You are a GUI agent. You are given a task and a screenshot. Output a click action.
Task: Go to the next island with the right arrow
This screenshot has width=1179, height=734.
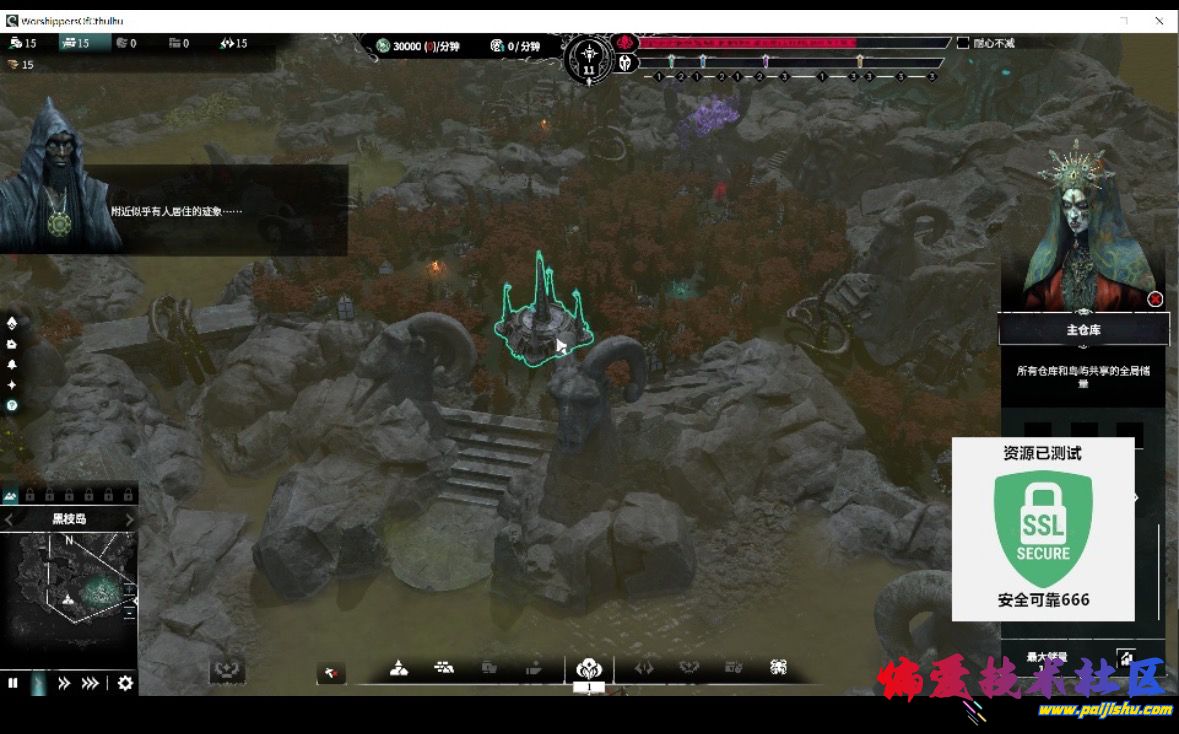(x=129, y=520)
